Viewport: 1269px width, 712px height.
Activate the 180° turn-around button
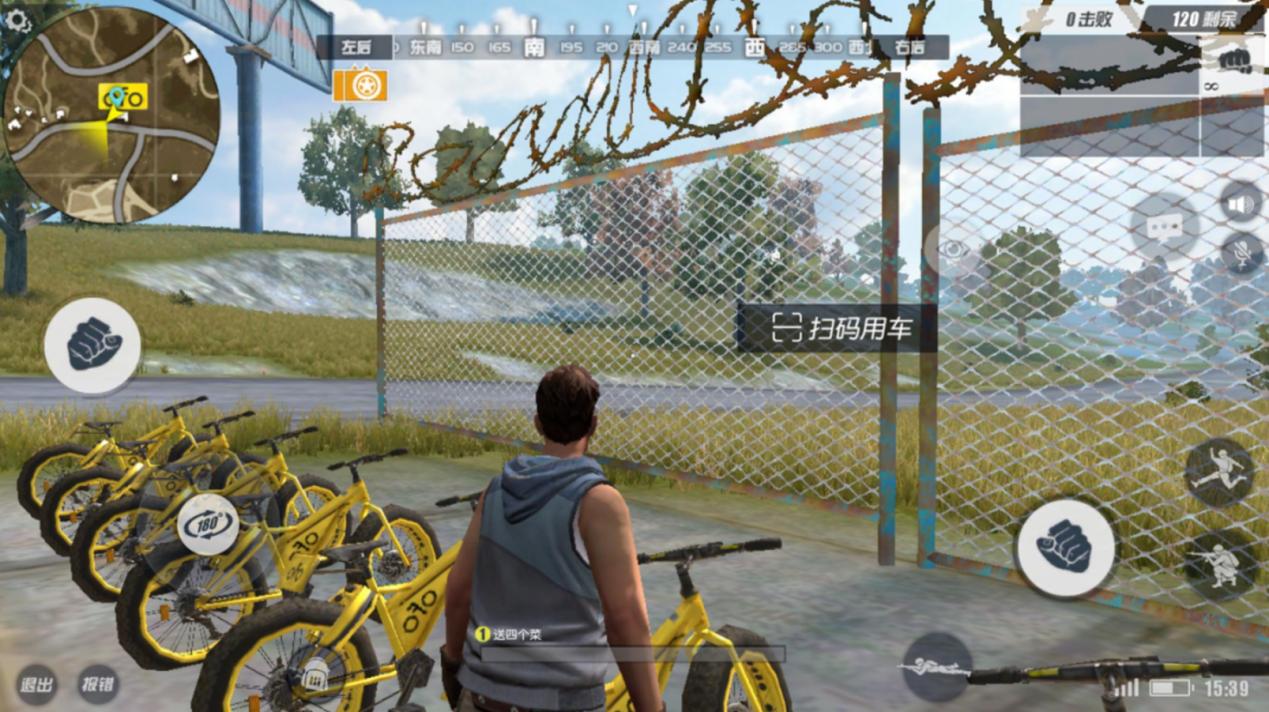click(208, 523)
